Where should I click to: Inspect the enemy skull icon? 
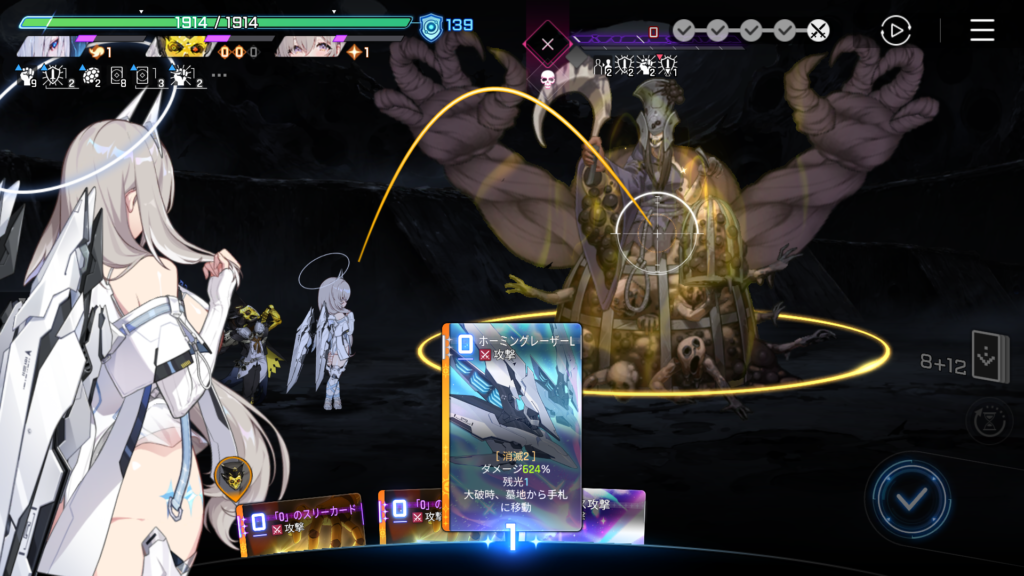547,77
